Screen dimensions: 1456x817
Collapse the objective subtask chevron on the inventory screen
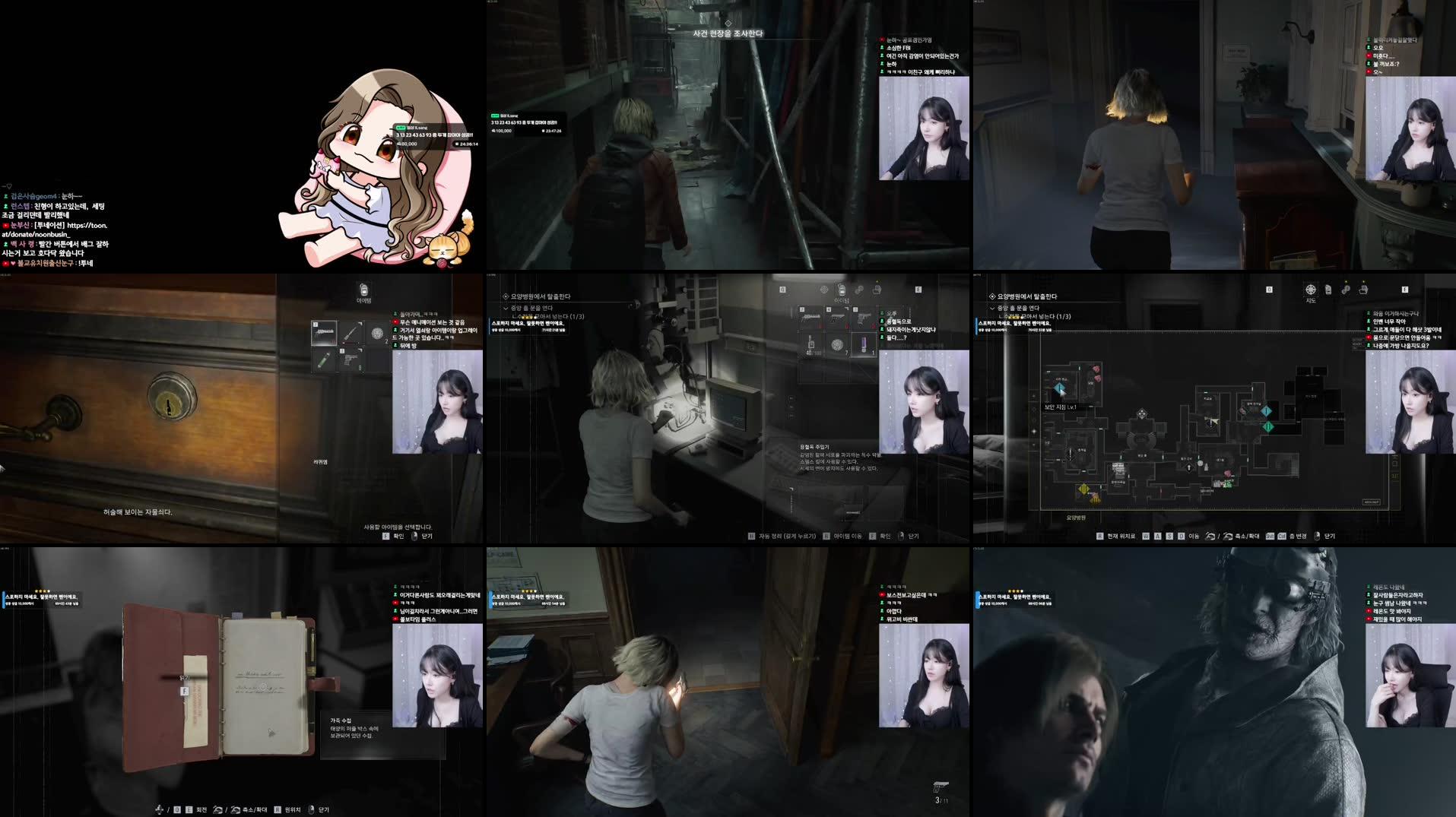tap(506, 308)
